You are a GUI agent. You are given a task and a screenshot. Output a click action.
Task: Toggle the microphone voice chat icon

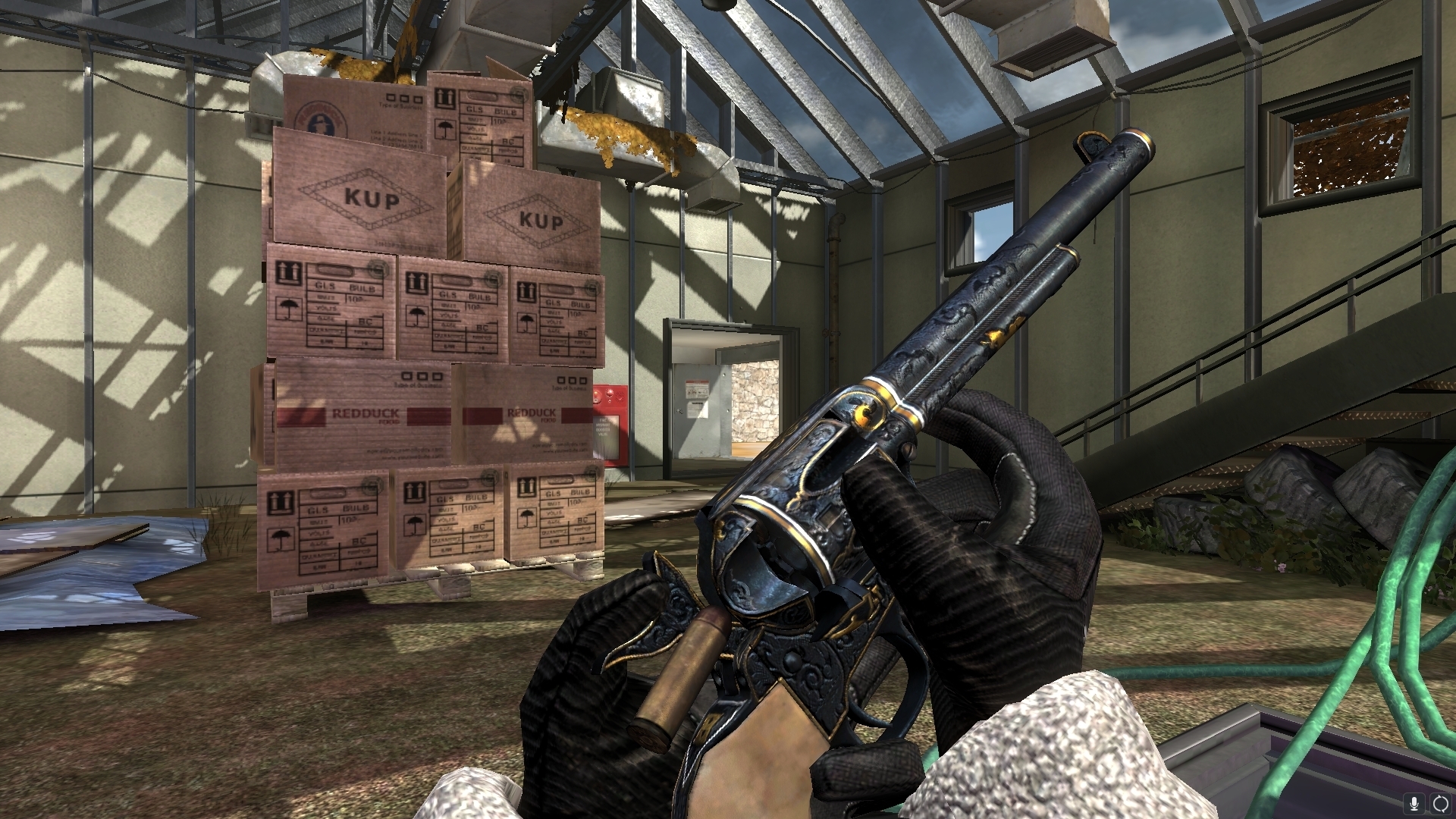pos(1414,803)
